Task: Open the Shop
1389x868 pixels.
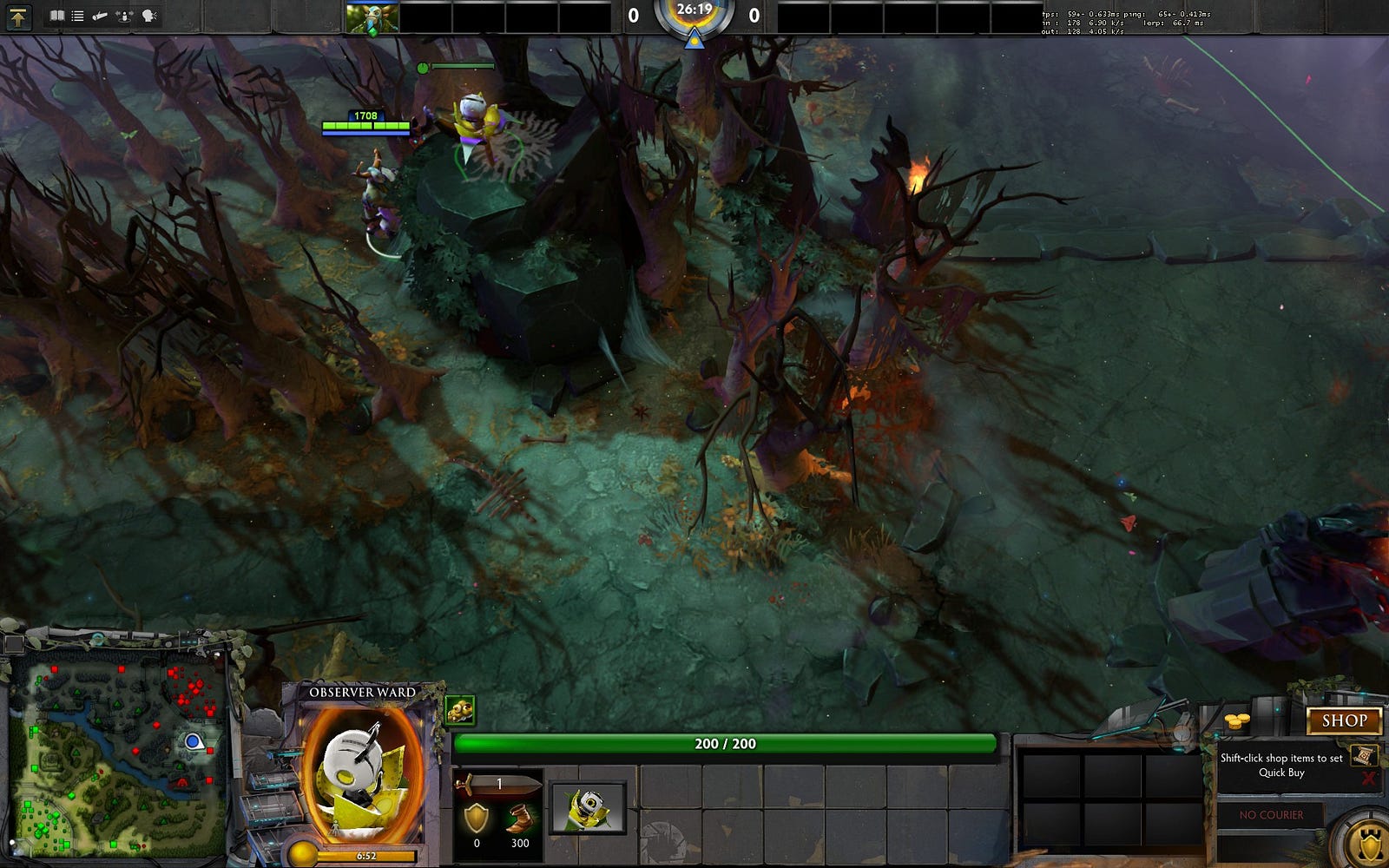Action: (x=1344, y=720)
